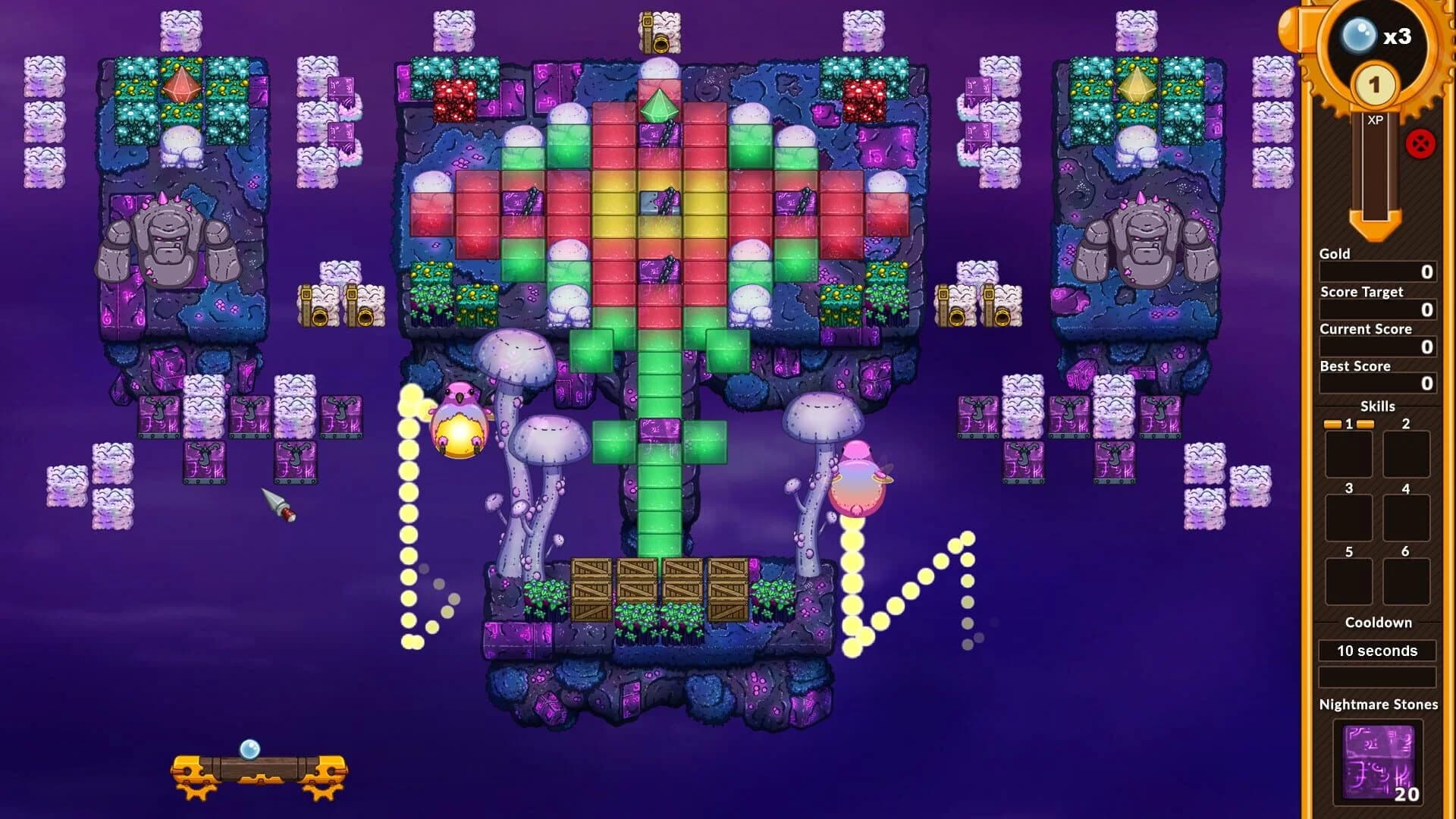Click the green crystal atop the brick tree
1456x819 pixels.
tap(659, 106)
